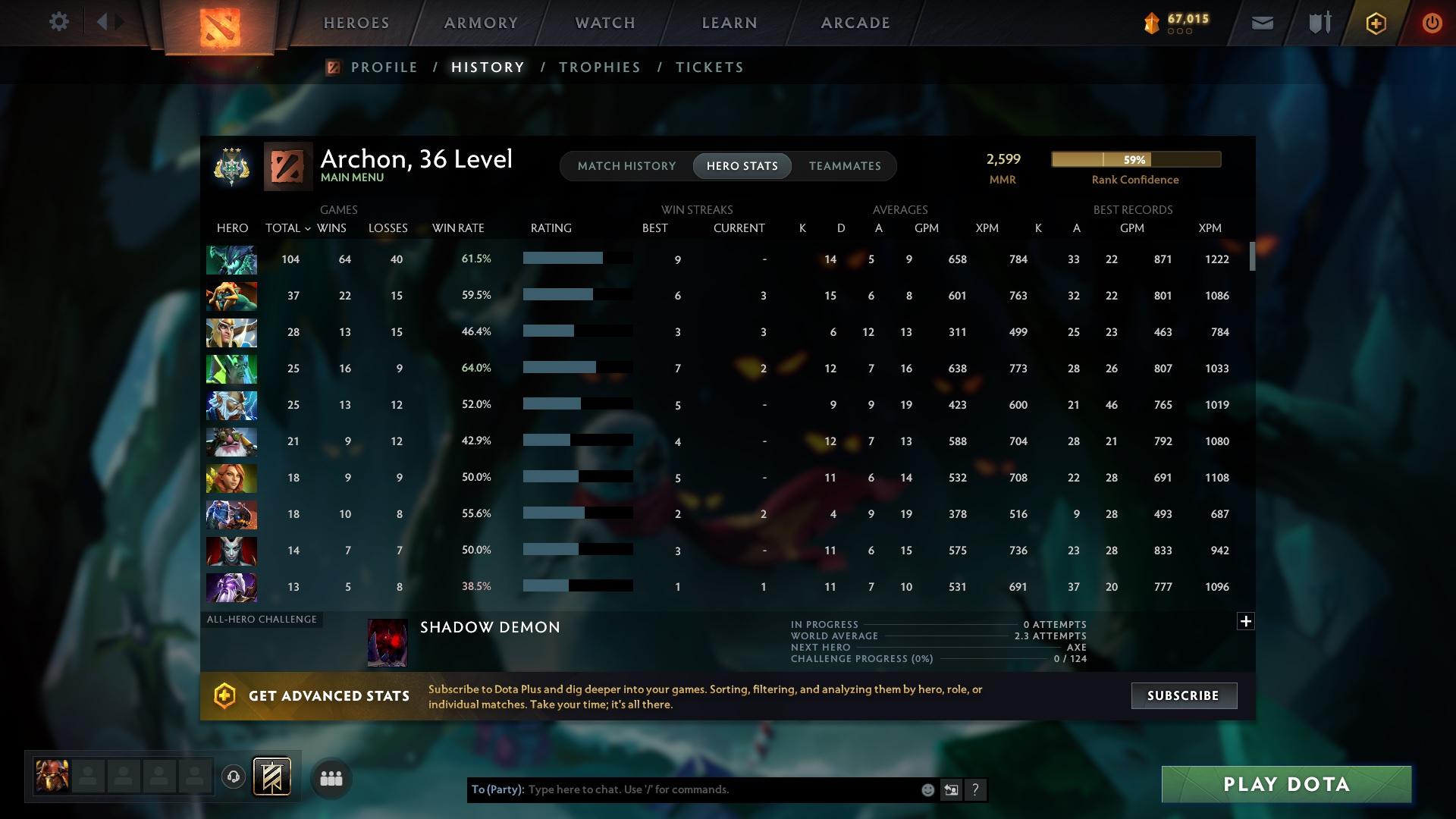Open the Trophies tab
Image resolution: width=1456 pixels, height=819 pixels.
[598, 67]
